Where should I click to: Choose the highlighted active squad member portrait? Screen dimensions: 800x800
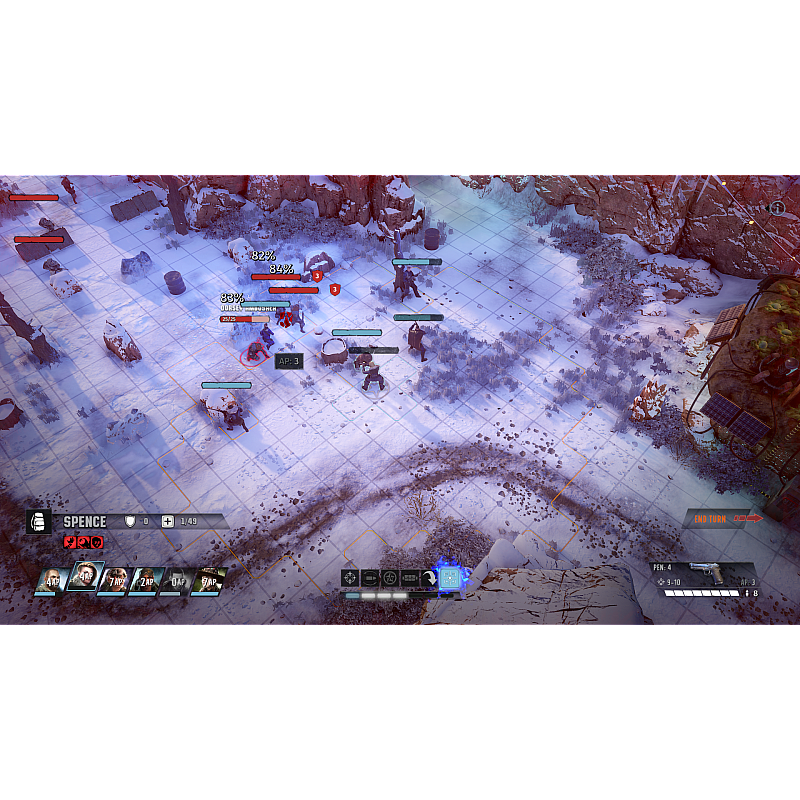point(84,577)
